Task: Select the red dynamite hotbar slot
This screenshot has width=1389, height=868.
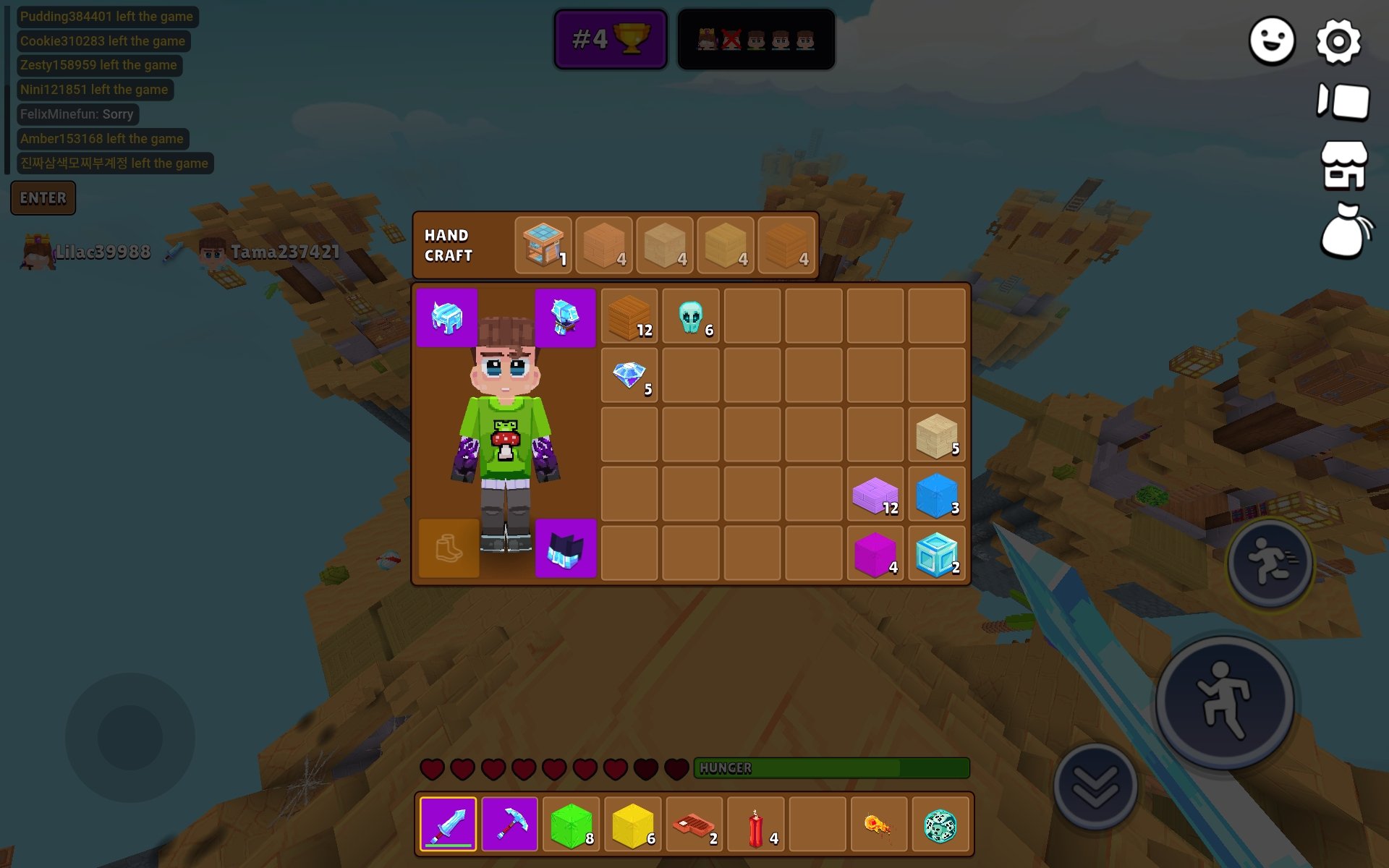Action: (x=755, y=824)
